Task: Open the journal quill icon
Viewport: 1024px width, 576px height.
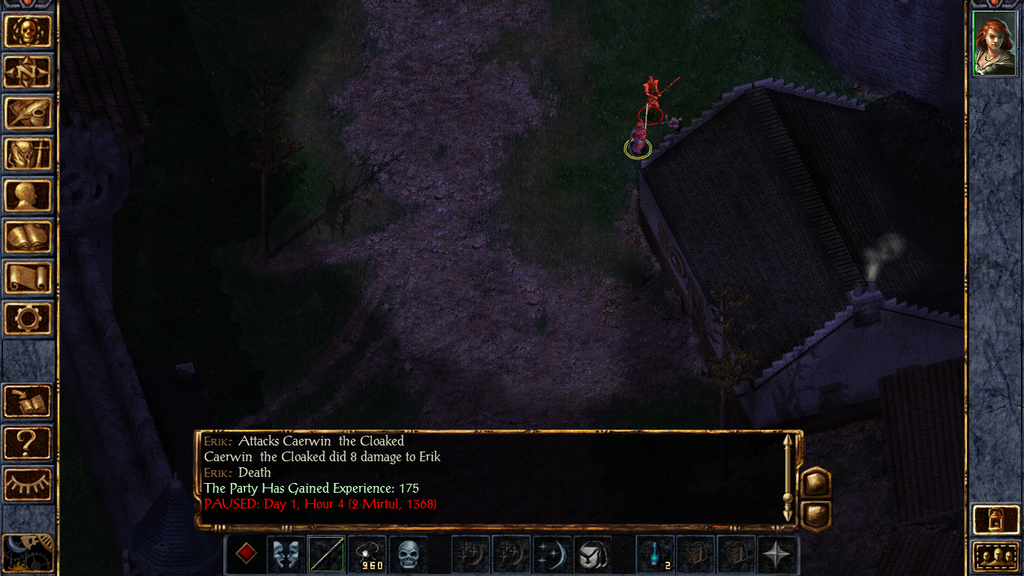Action: pyautogui.click(x=28, y=113)
